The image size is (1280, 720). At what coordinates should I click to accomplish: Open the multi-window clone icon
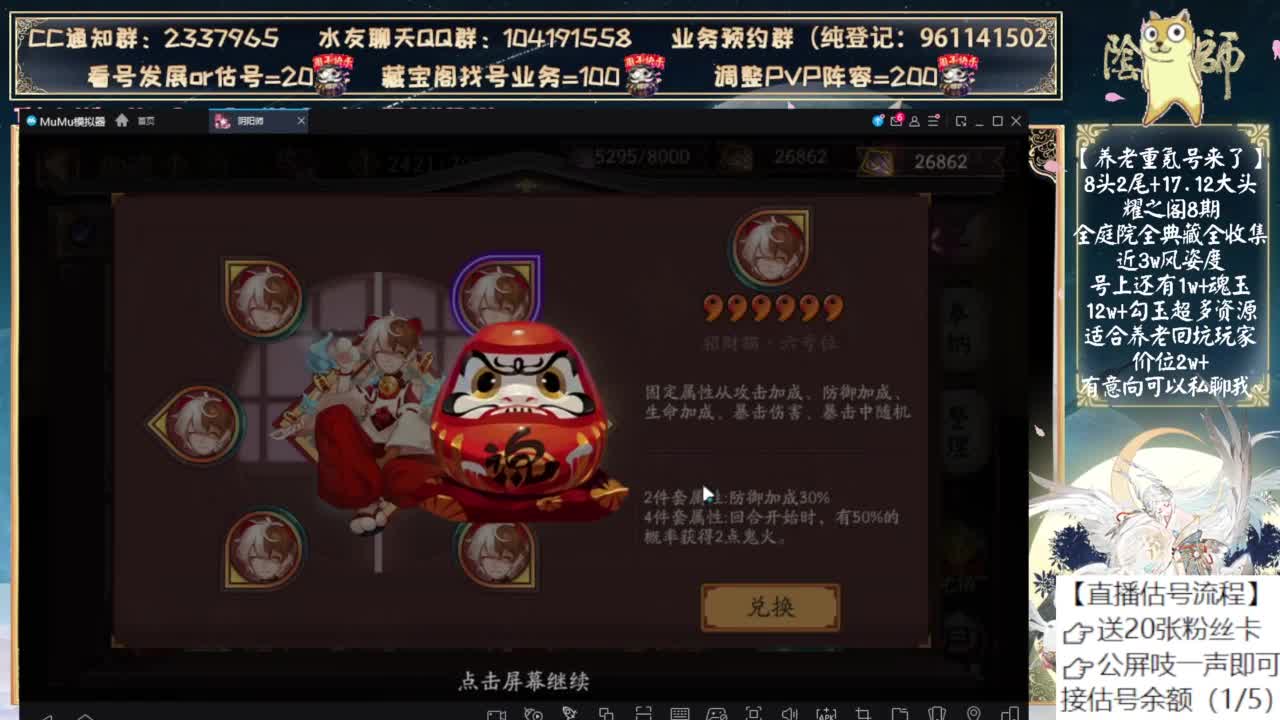tap(608, 712)
